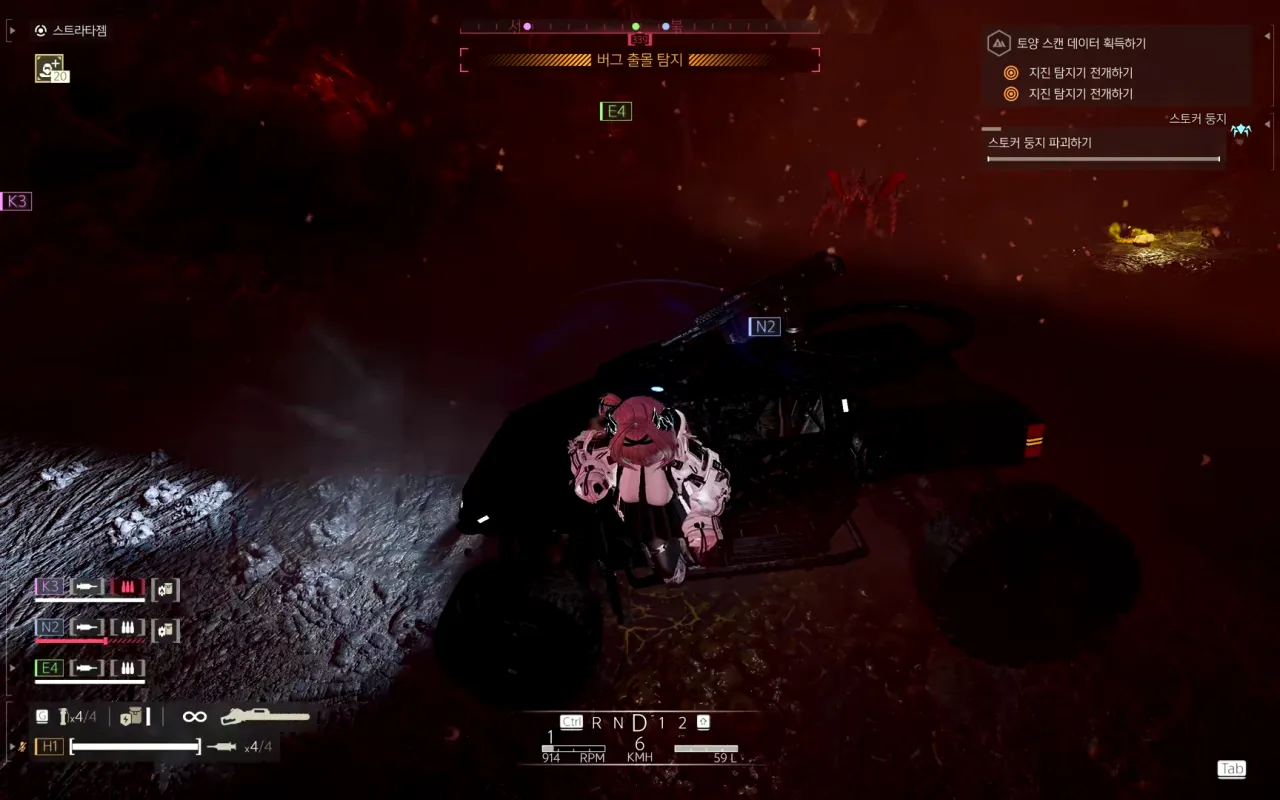
Task: Click the grenade icon in loadout bar
Action: (x=64, y=716)
